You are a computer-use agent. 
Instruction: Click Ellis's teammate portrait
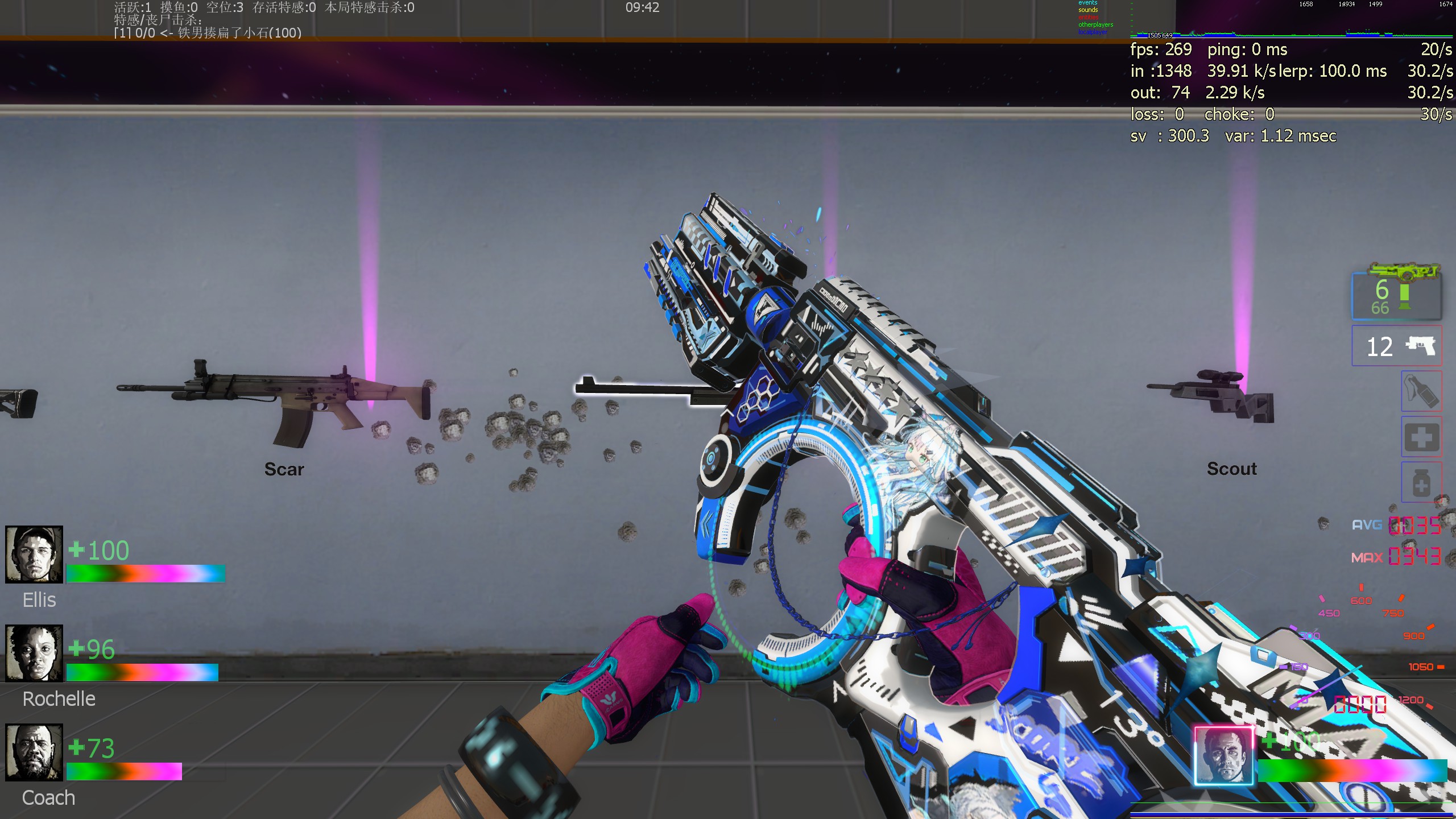pyautogui.click(x=34, y=555)
